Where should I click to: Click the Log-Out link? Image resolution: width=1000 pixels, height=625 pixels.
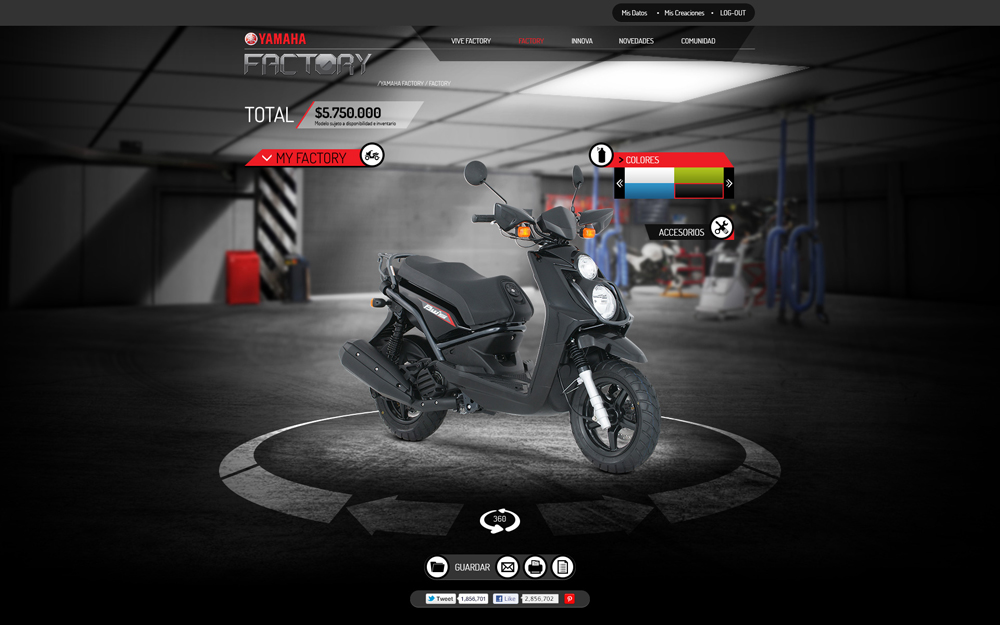[733, 13]
